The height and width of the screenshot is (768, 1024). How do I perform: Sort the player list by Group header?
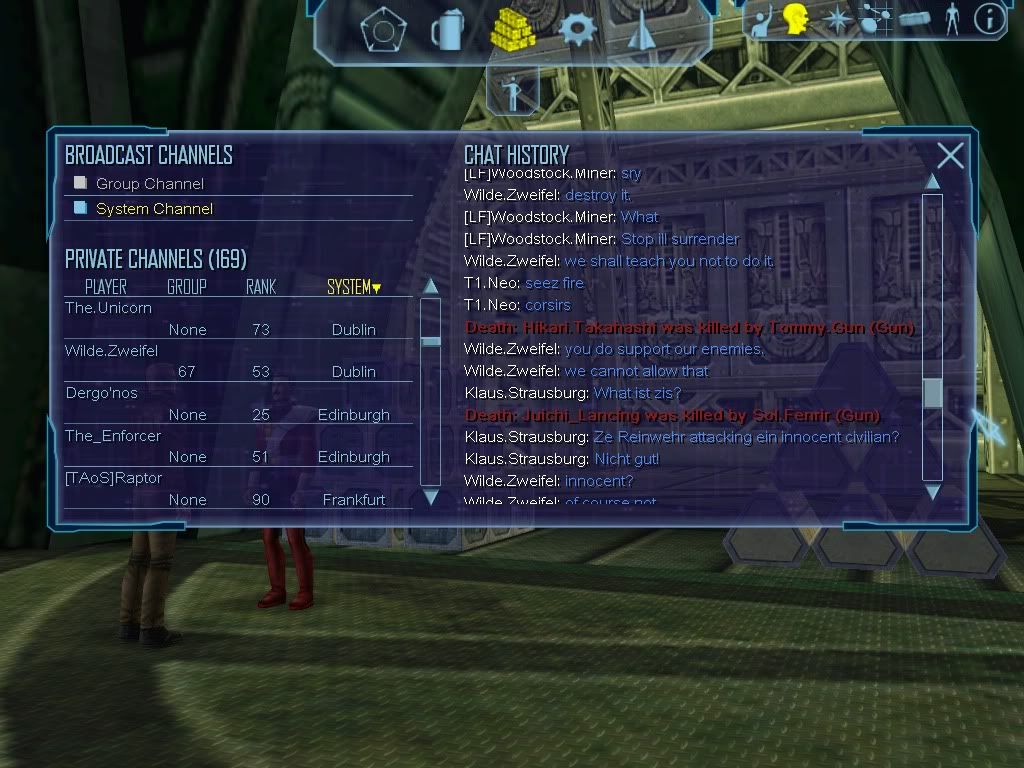[x=186, y=288]
